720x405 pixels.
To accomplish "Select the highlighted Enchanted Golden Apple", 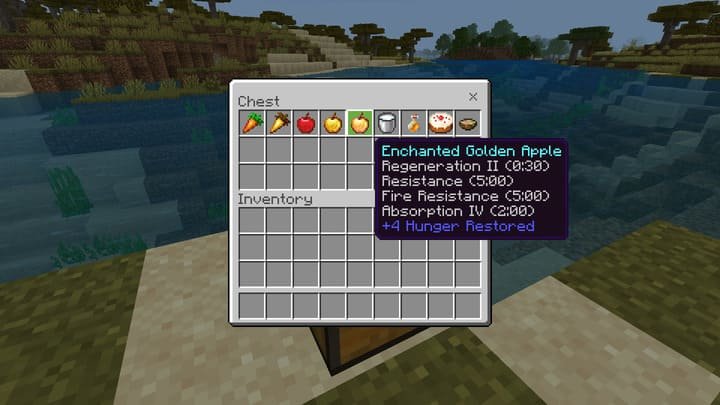I will [x=359, y=123].
